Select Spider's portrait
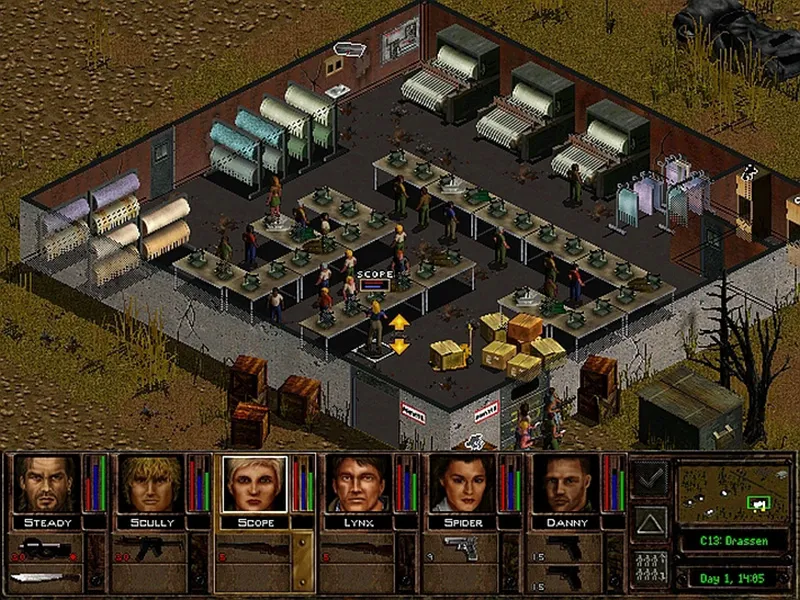Viewport: 800px width, 600px height. 462,485
